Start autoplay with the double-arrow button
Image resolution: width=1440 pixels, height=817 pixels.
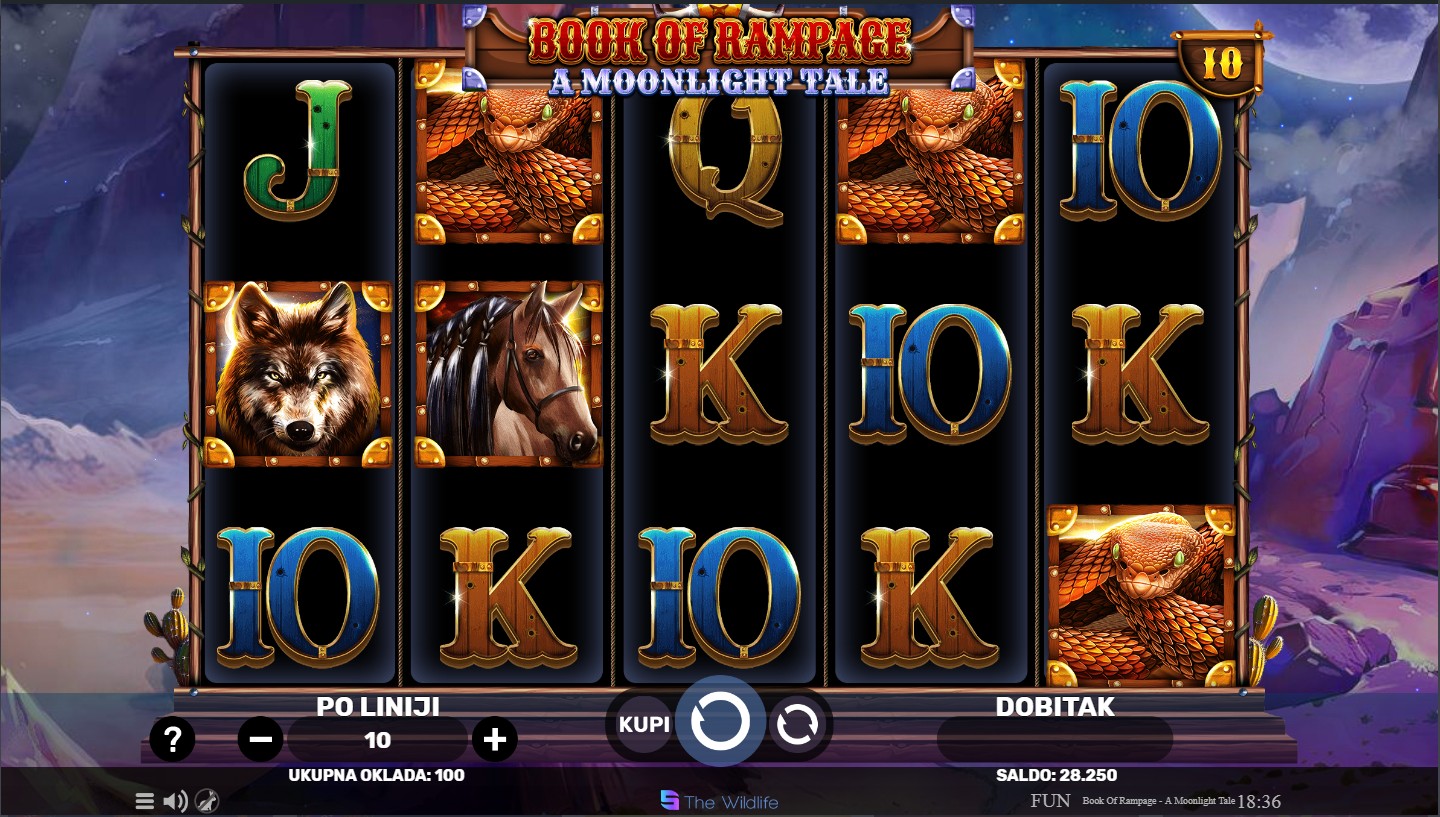click(797, 724)
